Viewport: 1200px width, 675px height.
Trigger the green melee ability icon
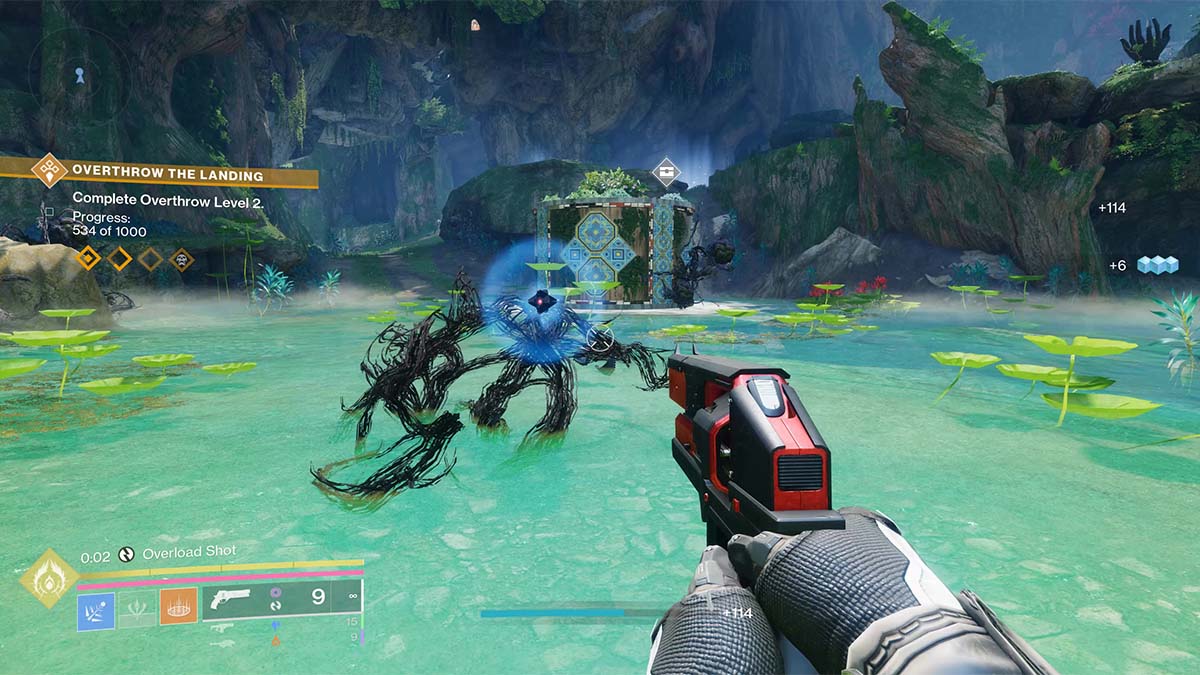click(137, 610)
